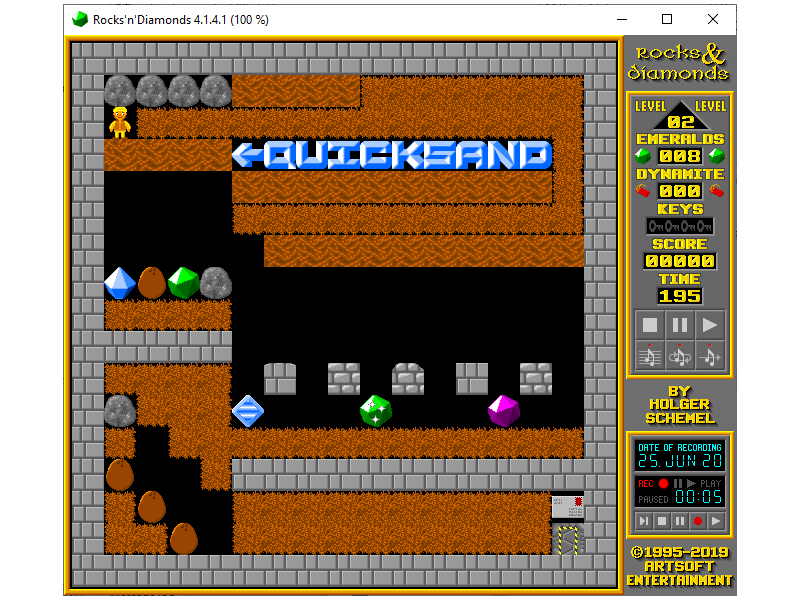The image size is (800, 600).
Task: Toggle simple sounds with the arrow-note icon
Action: click(x=710, y=354)
